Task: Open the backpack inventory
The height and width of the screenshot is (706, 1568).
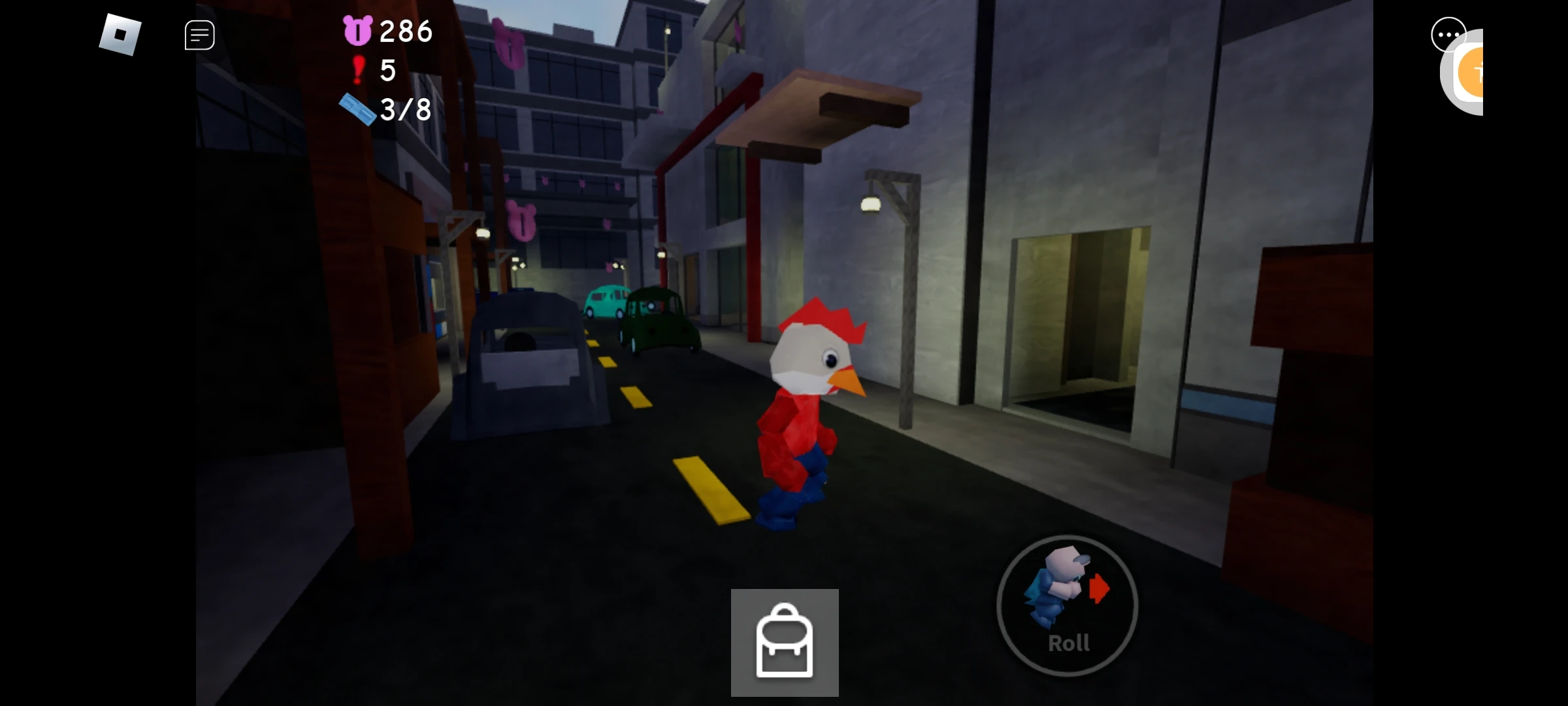Action: coord(785,641)
